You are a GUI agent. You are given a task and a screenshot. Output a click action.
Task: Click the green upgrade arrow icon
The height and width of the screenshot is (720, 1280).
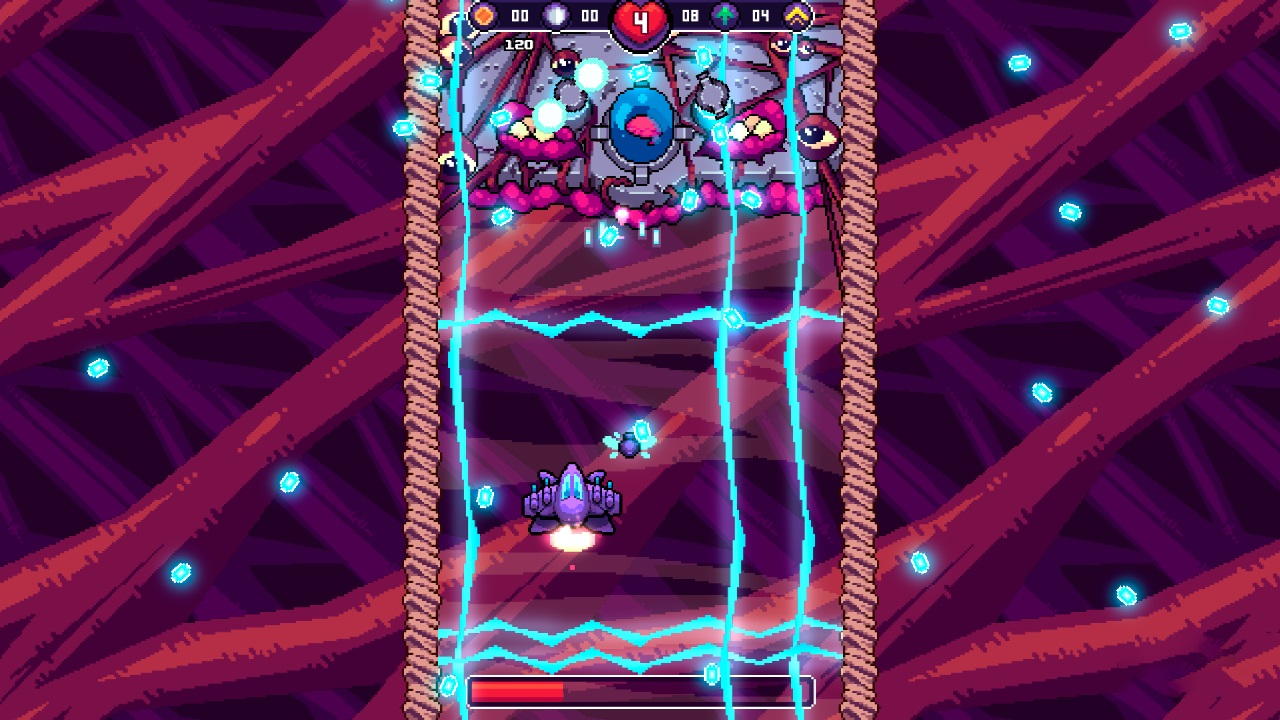point(723,16)
